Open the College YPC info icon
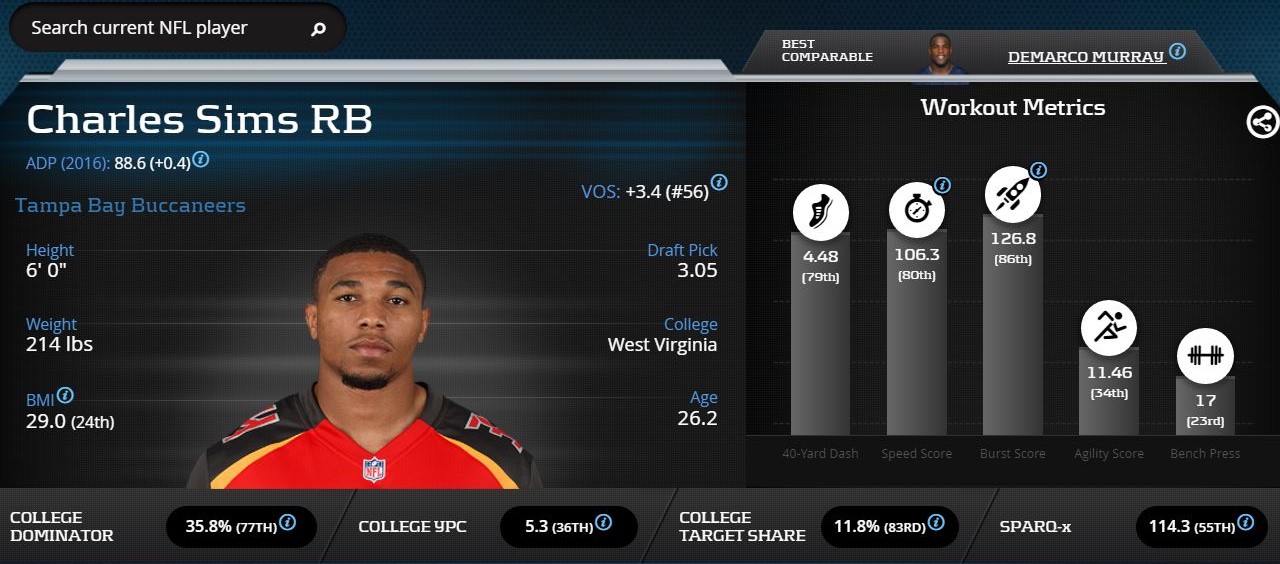This screenshot has height=564, width=1280. (603, 522)
